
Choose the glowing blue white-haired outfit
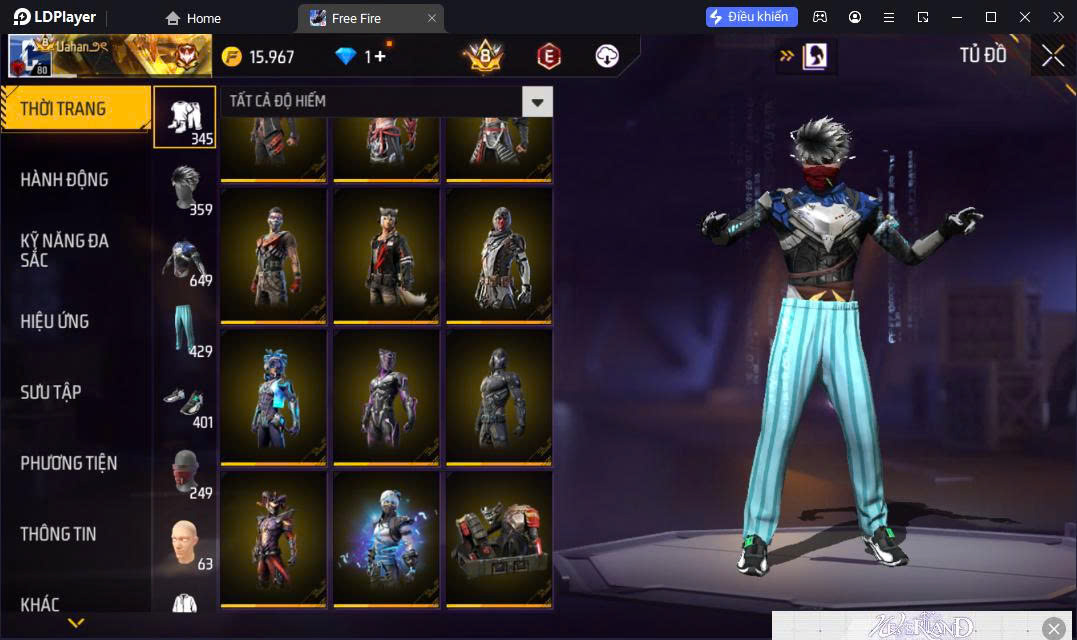386,538
